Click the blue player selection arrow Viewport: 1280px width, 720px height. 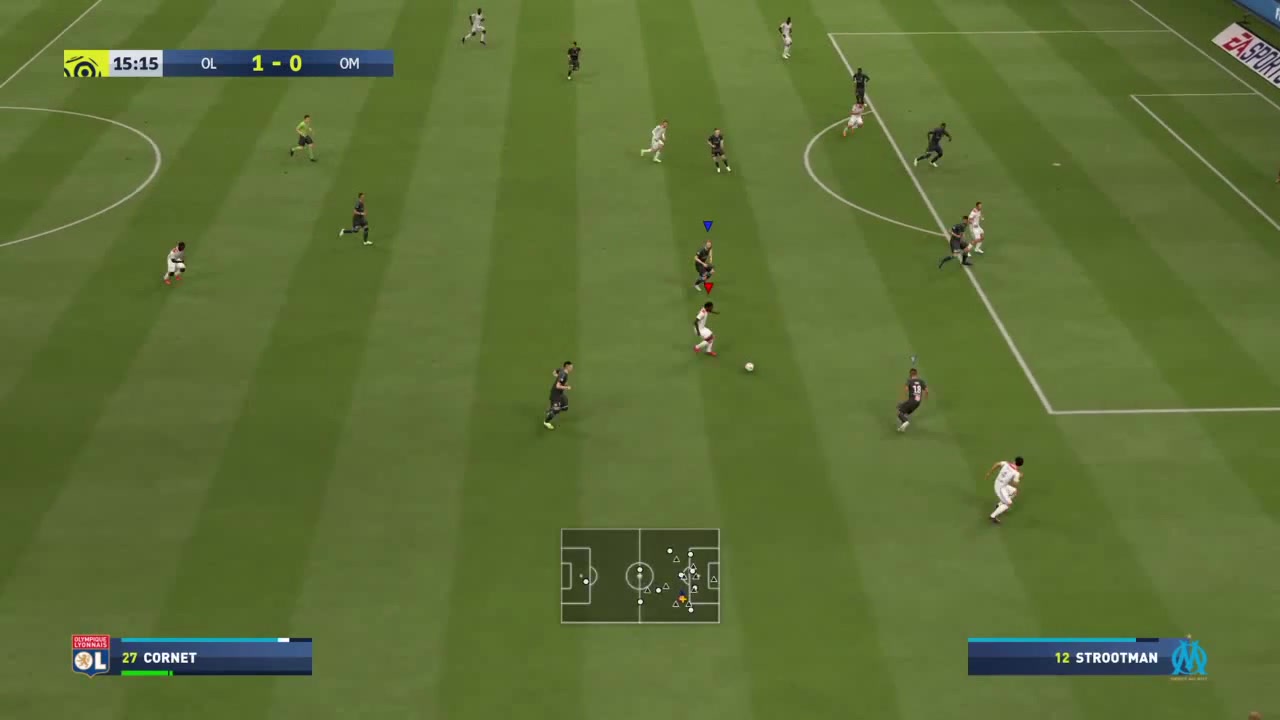coord(707,226)
